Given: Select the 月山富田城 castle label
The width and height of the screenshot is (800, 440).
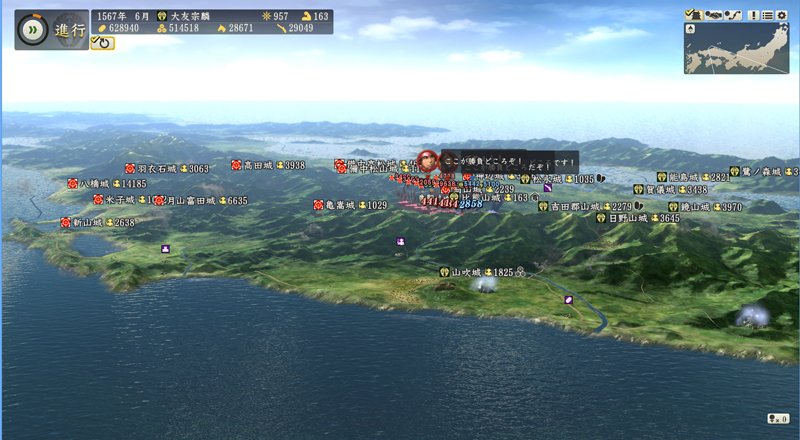Looking at the screenshot, I should coord(190,200).
